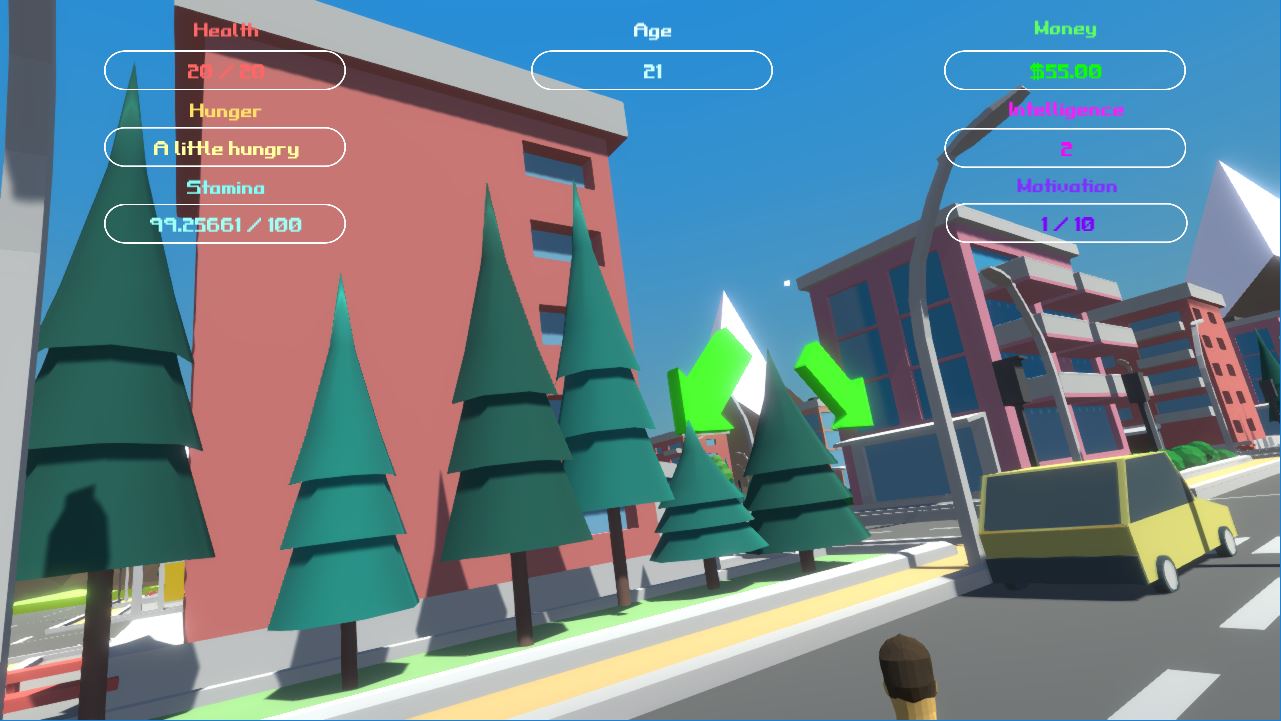
Task: Click the Age display showing 21
Action: pos(651,70)
